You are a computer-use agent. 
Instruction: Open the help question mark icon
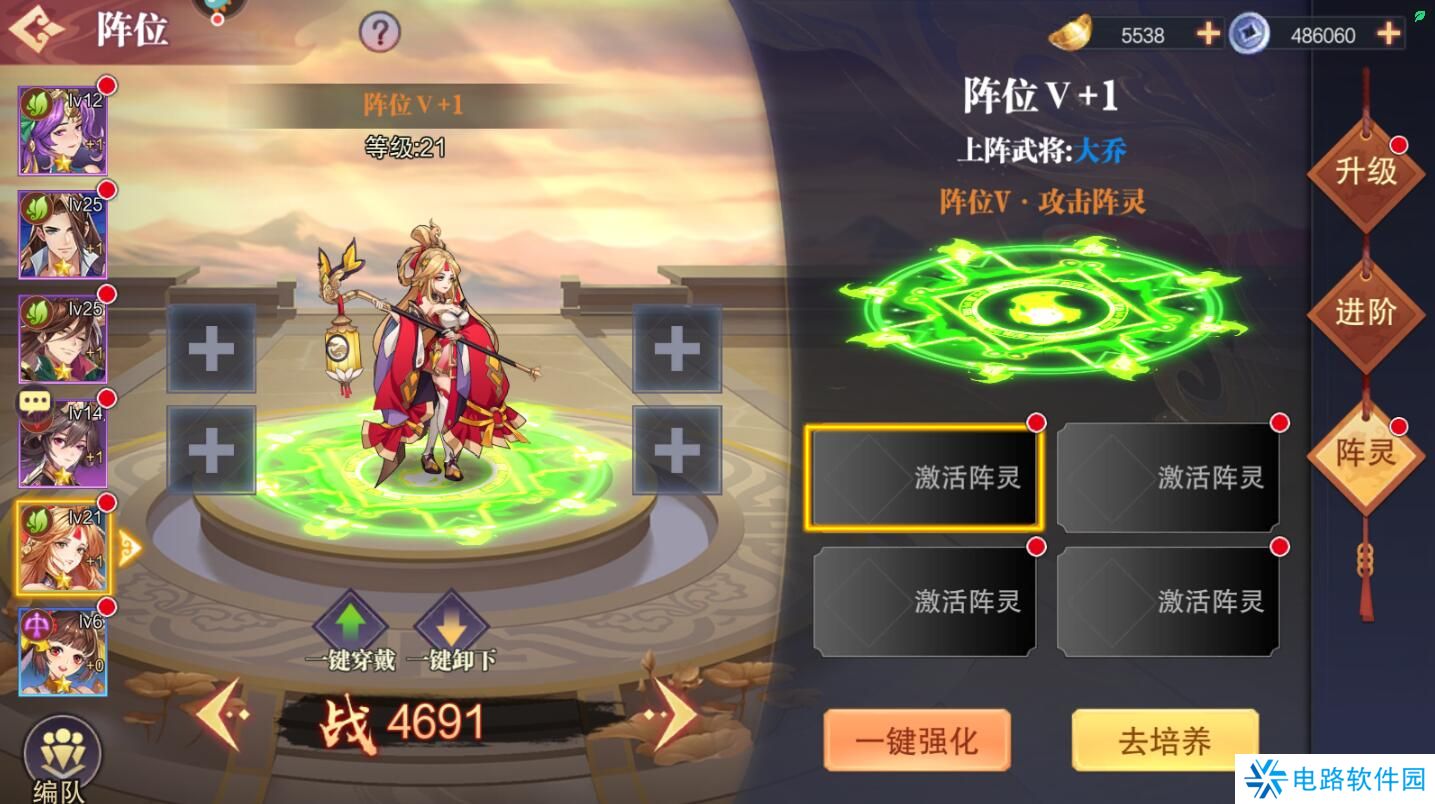pos(379,32)
